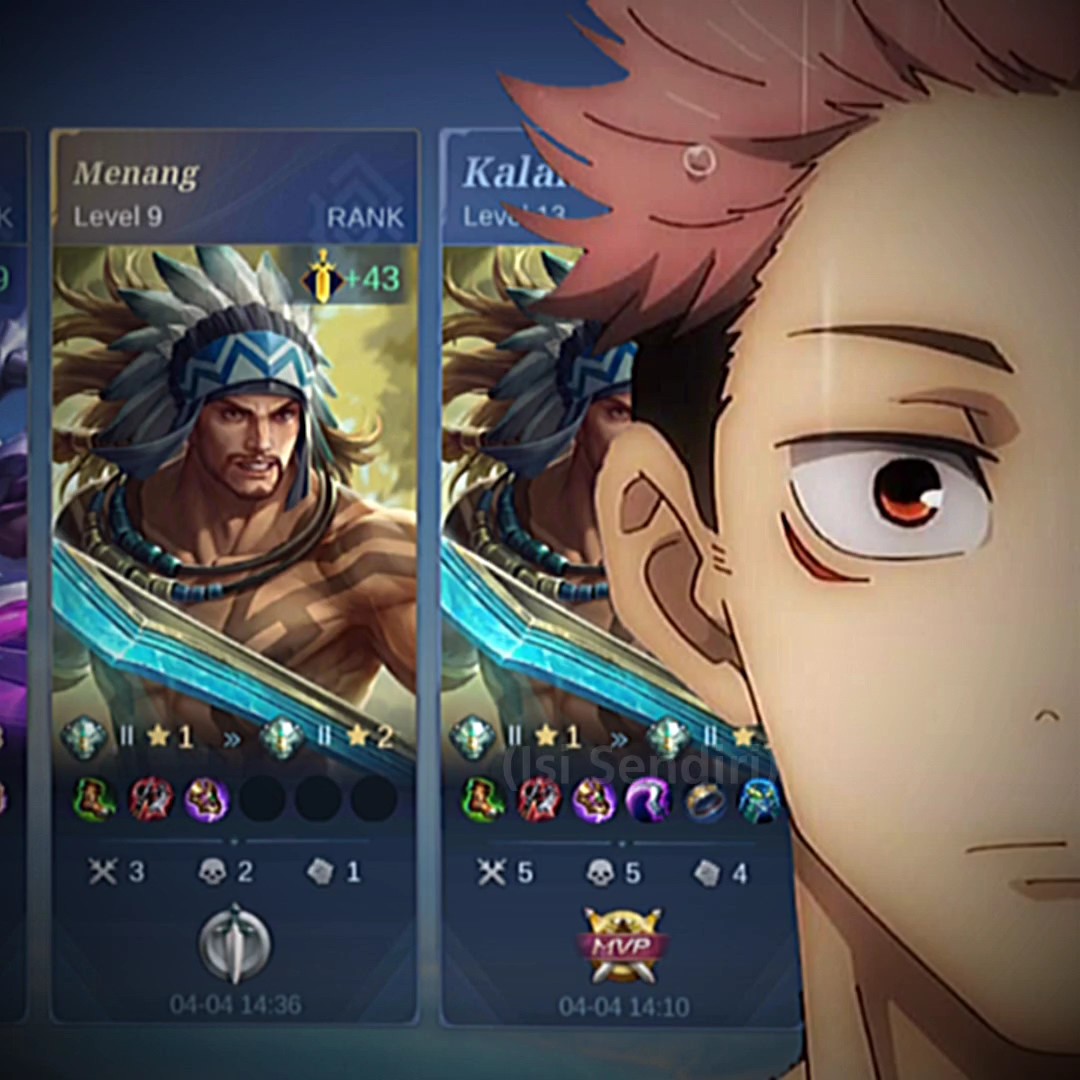Image resolution: width=1080 pixels, height=1080 pixels.
Task: Select the blue ring item icon
Action: coord(704,799)
